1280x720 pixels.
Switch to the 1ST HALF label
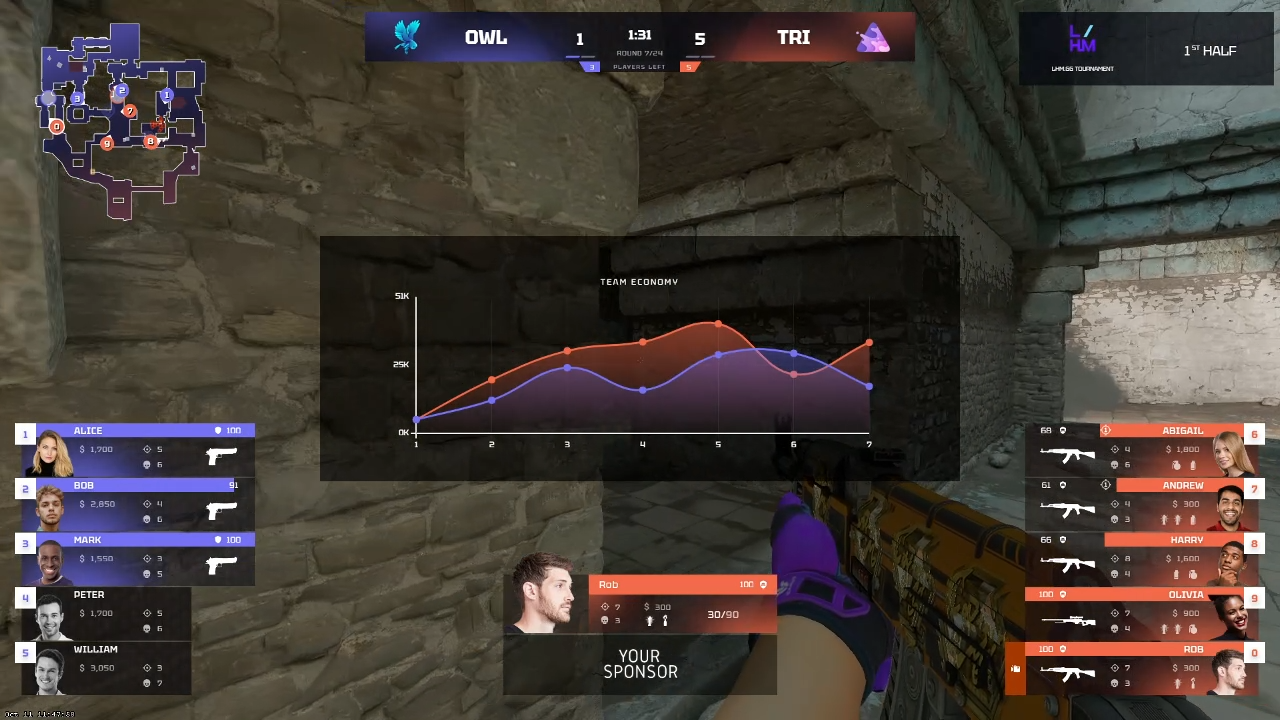[1210, 50]
